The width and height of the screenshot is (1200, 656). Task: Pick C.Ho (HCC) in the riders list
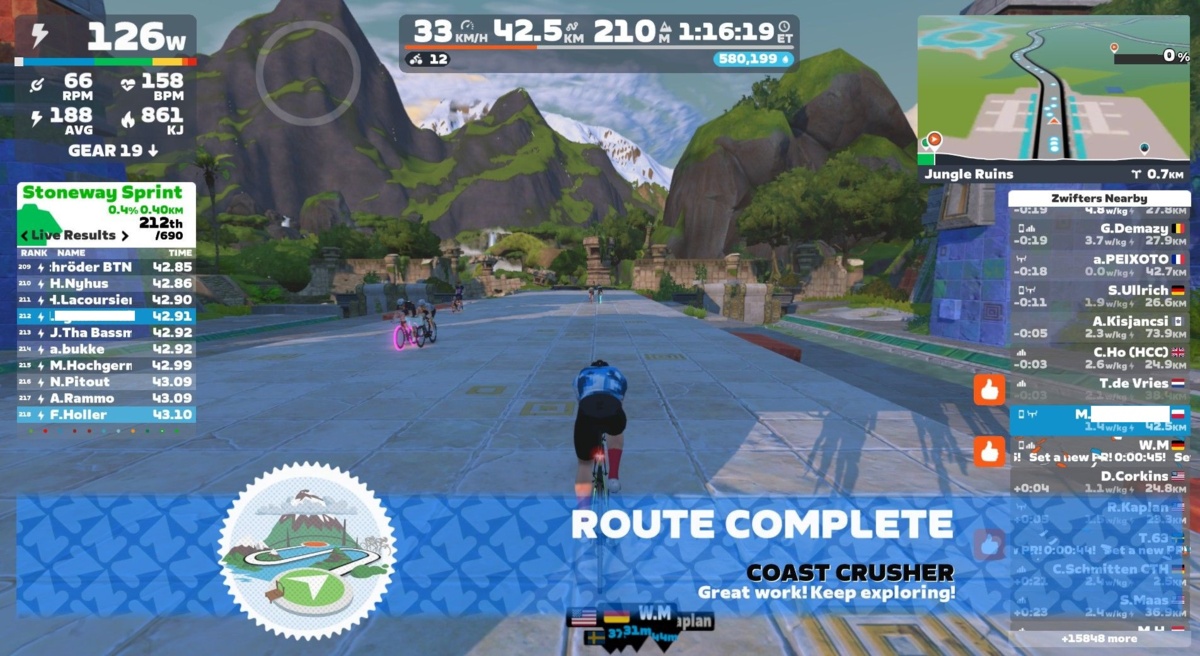(1098, 358)
